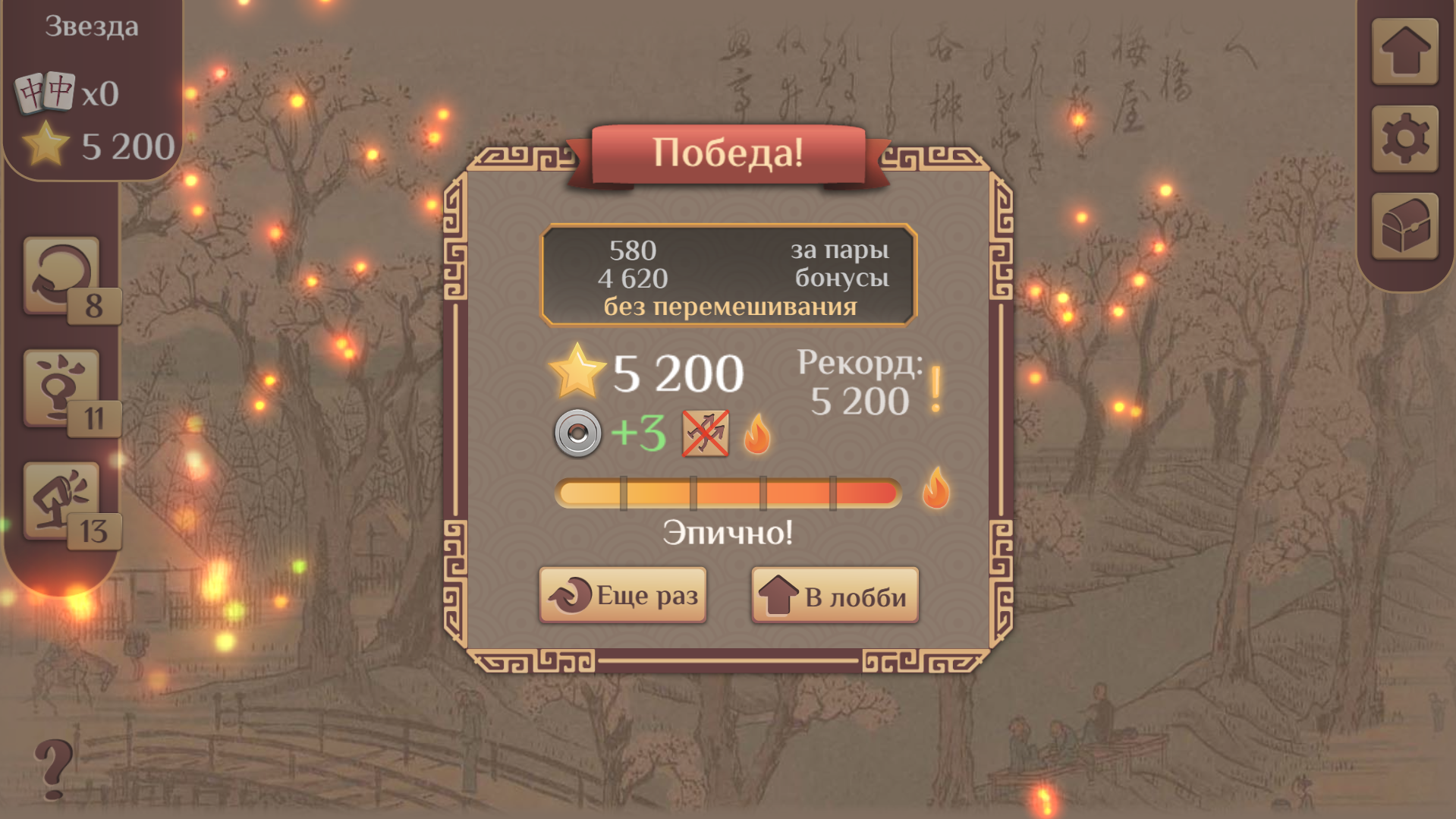
Task: Click the flame icon beside the progress bar
Action: (x=937, y=490)
